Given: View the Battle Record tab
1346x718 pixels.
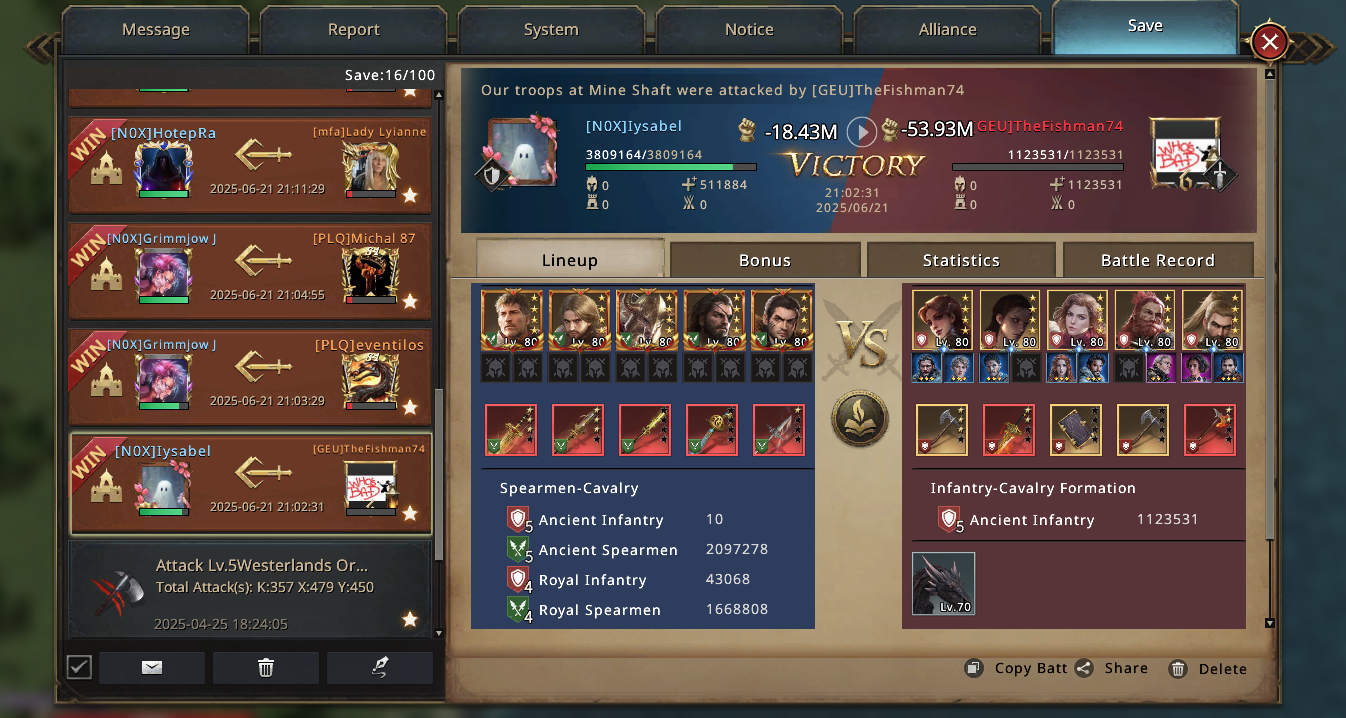Looking at the screenshot, I should coord(1157,260).
